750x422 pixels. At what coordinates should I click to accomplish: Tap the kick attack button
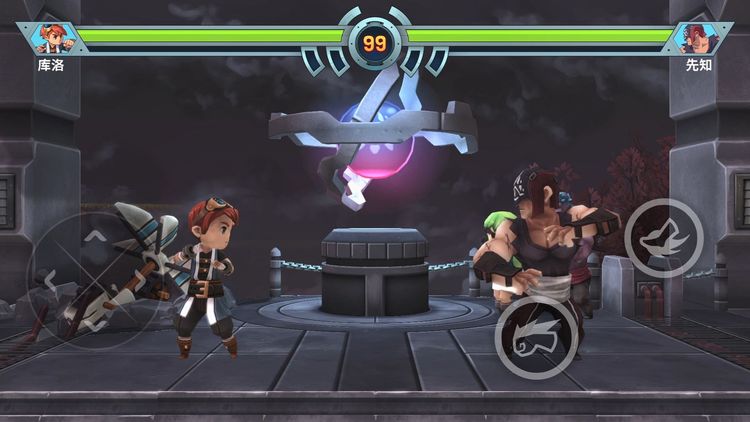pyautogui.click(x=664, y=238)
